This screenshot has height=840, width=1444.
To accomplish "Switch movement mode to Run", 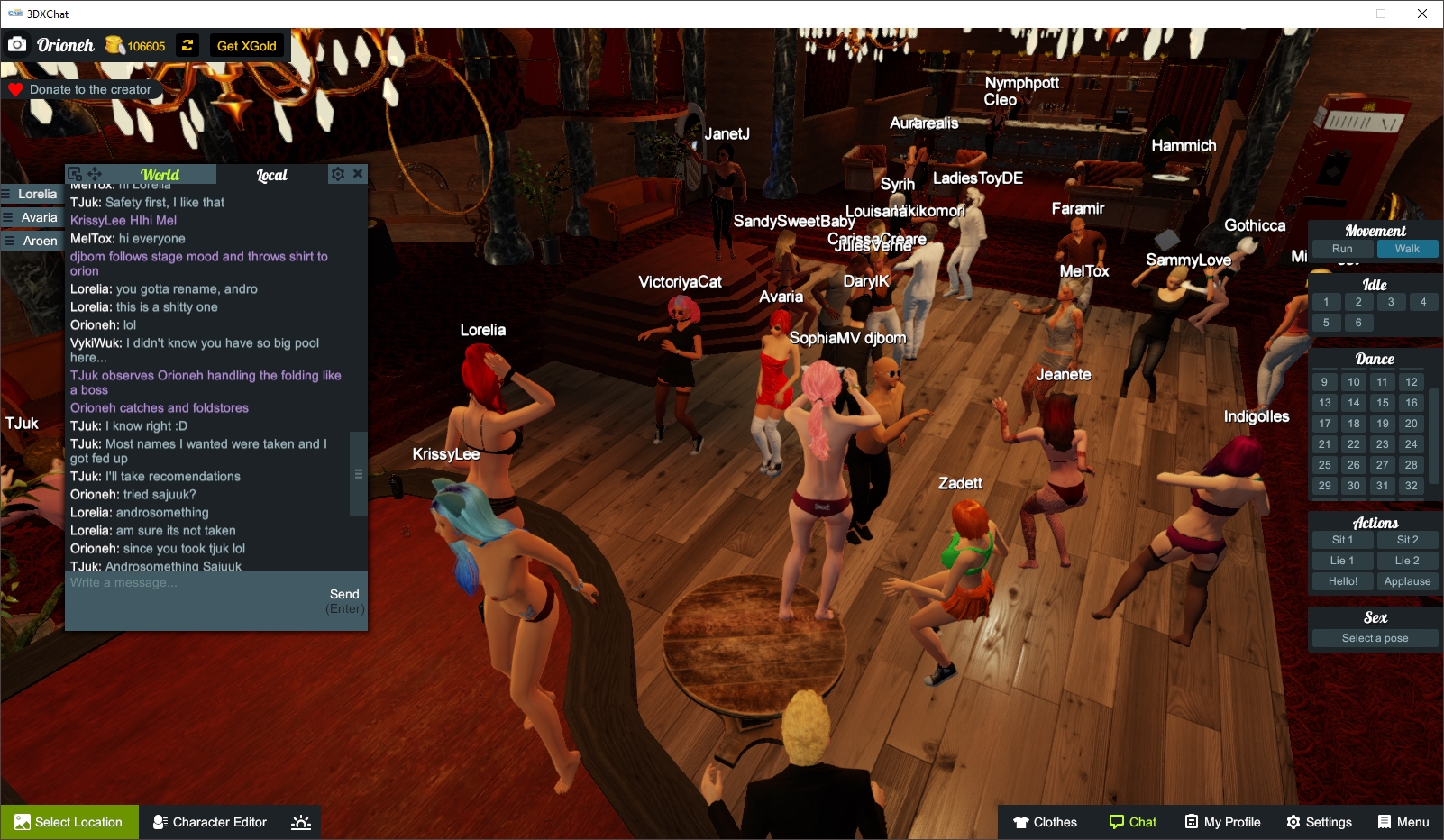I will (1342, 249).
